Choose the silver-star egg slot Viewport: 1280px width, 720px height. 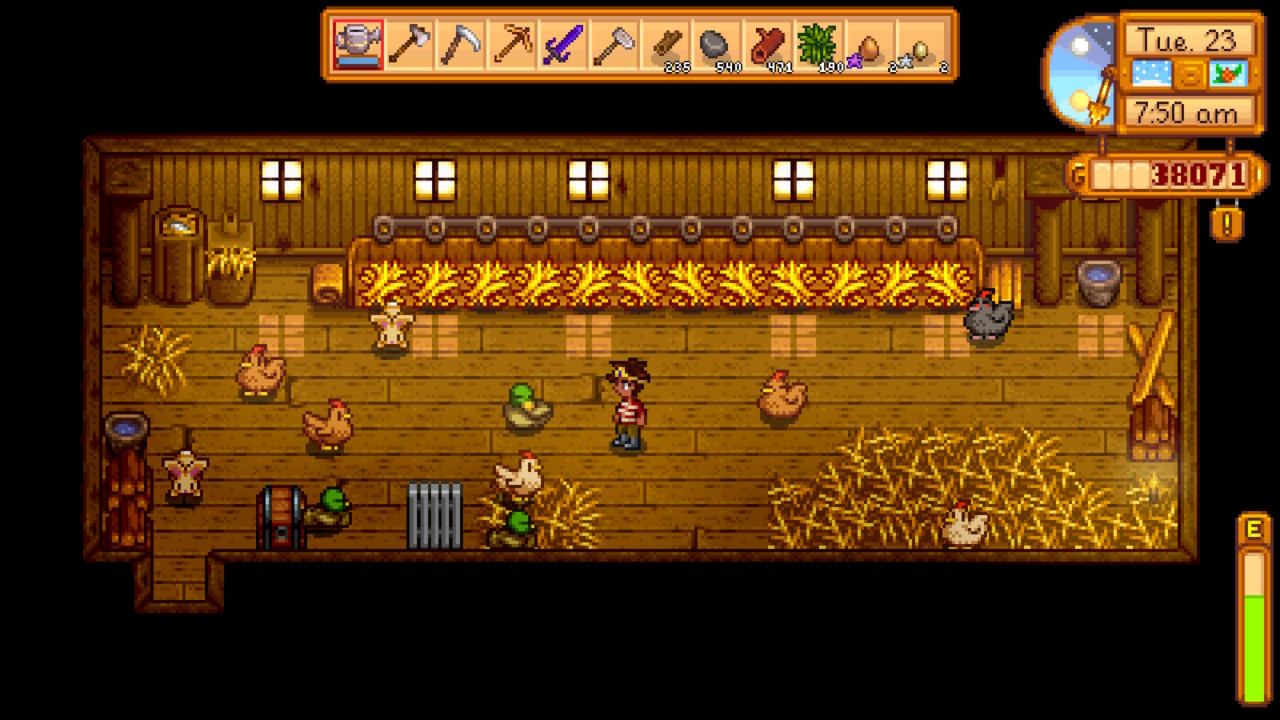[x=921, y=45]
